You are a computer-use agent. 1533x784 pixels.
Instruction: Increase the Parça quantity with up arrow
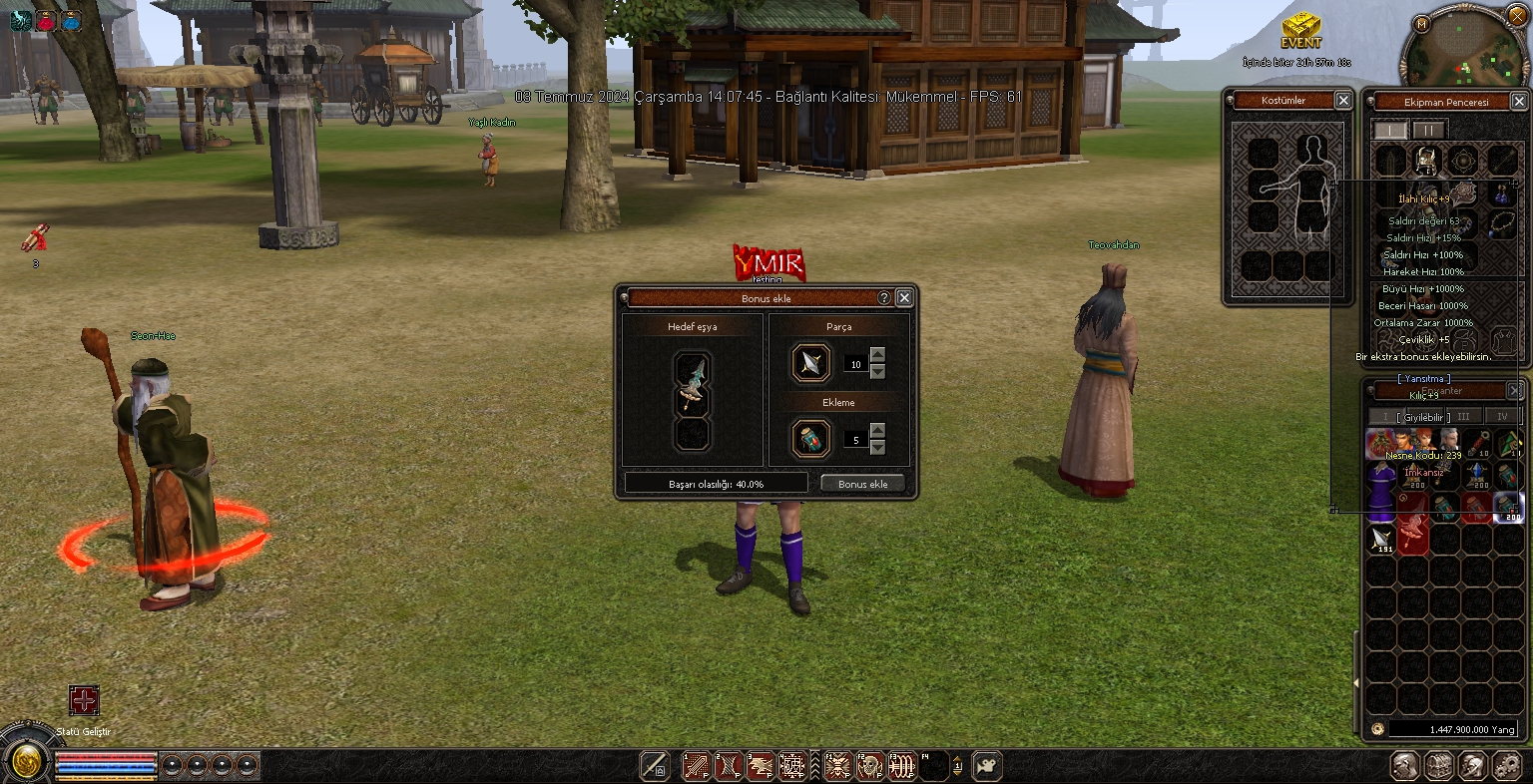click(877, 355)
